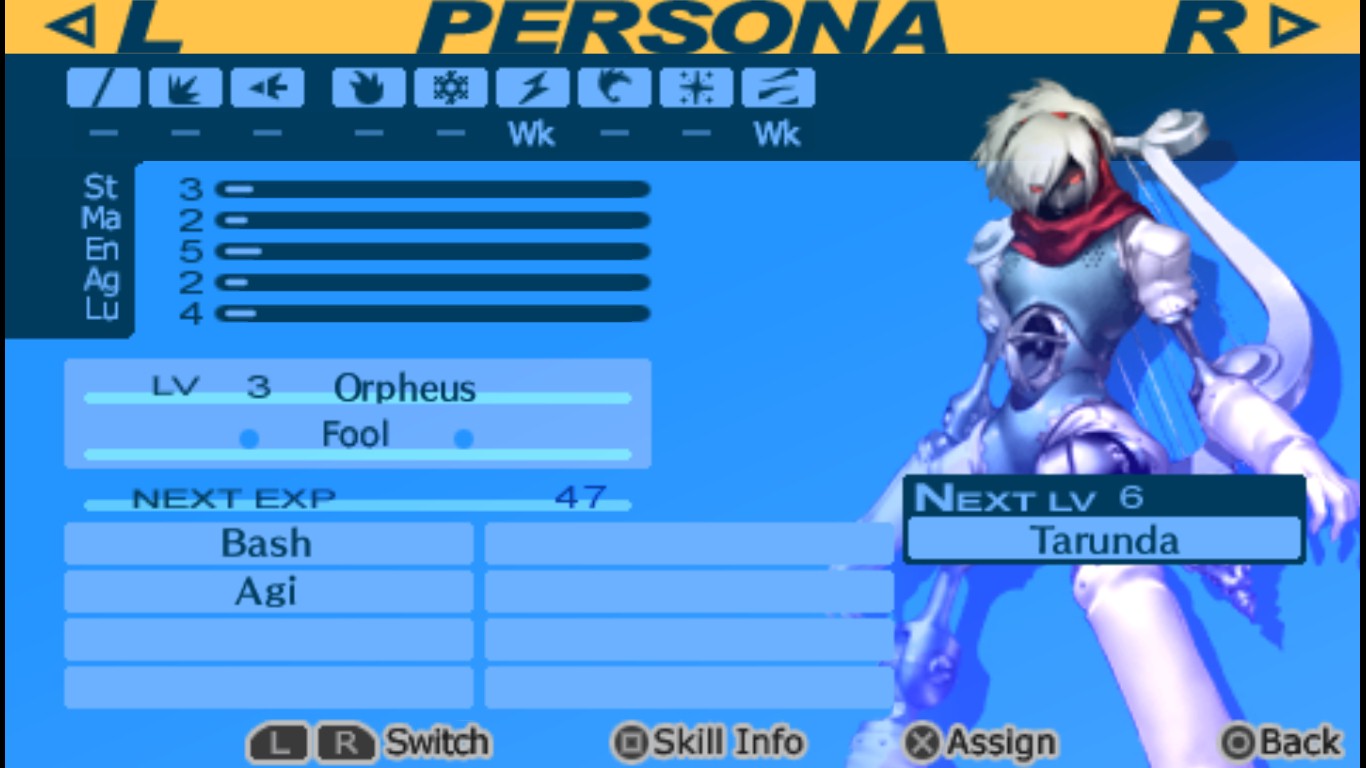
Task: Select the Pierce affinity icon
Action: [267, 87]
